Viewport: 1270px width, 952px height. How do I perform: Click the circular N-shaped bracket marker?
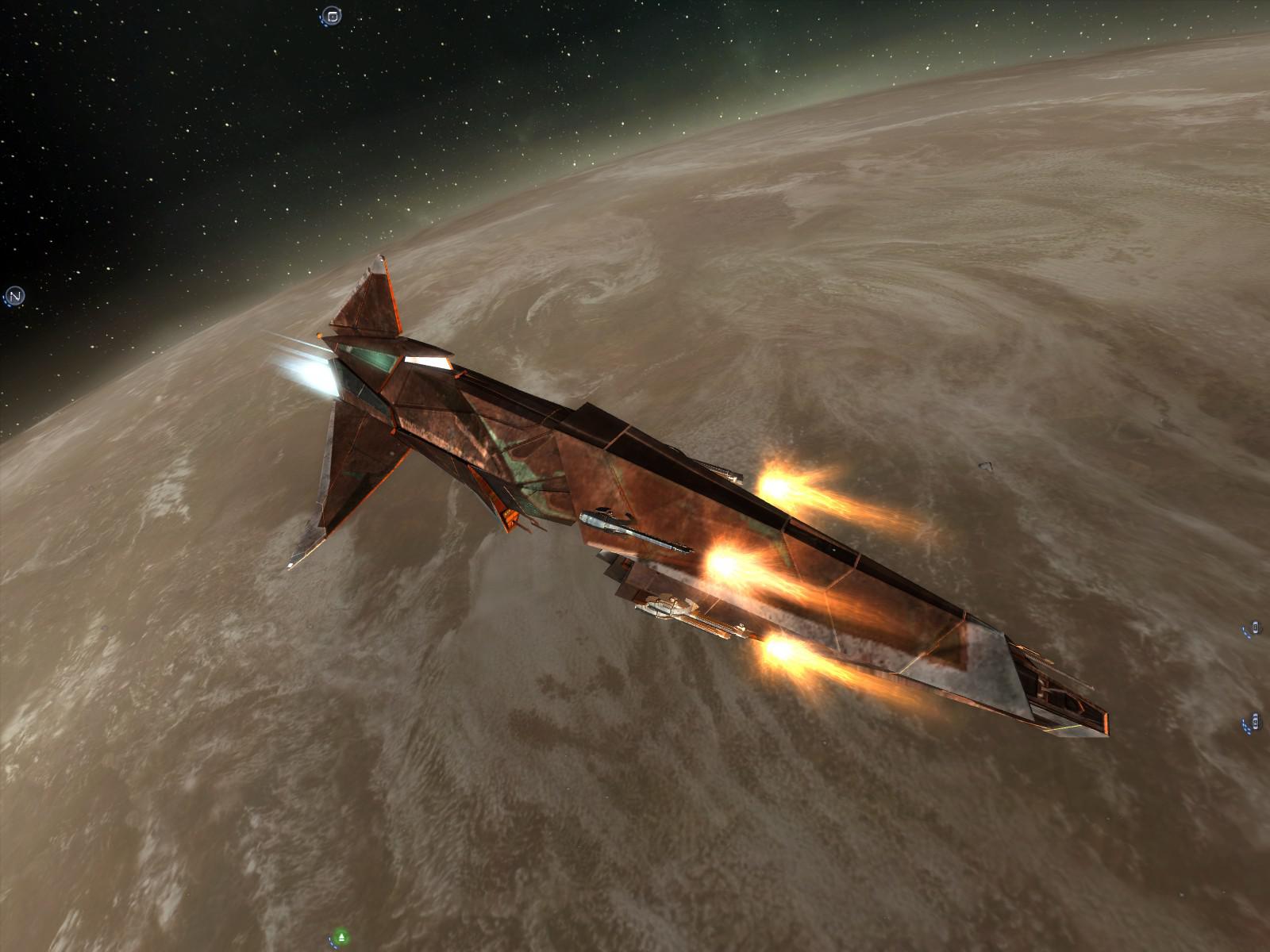[15, 297]
